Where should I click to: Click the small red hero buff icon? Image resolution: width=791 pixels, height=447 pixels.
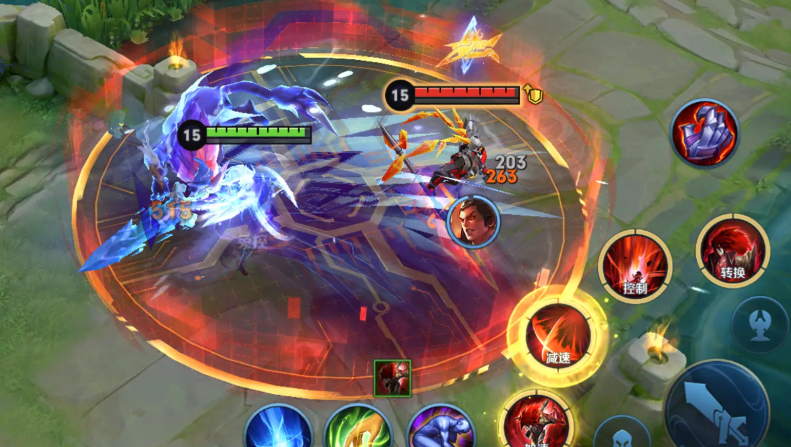(392, 378)
